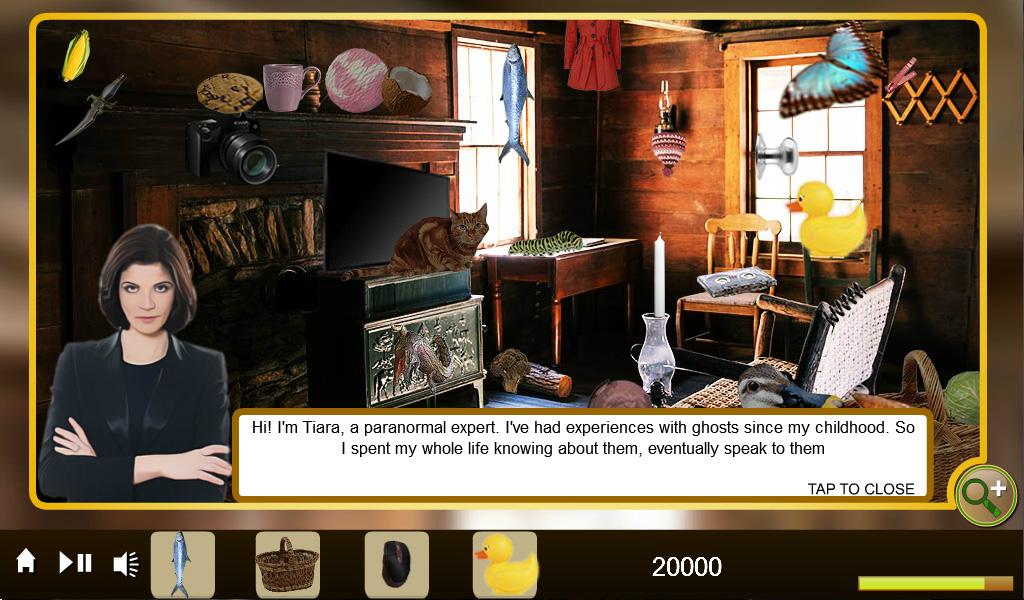Viewport: 1024px width, 600px height.
Task: Close the dialogue with TAP TO CLOSE
Action: pyautogui.click(x=860, y=489)
